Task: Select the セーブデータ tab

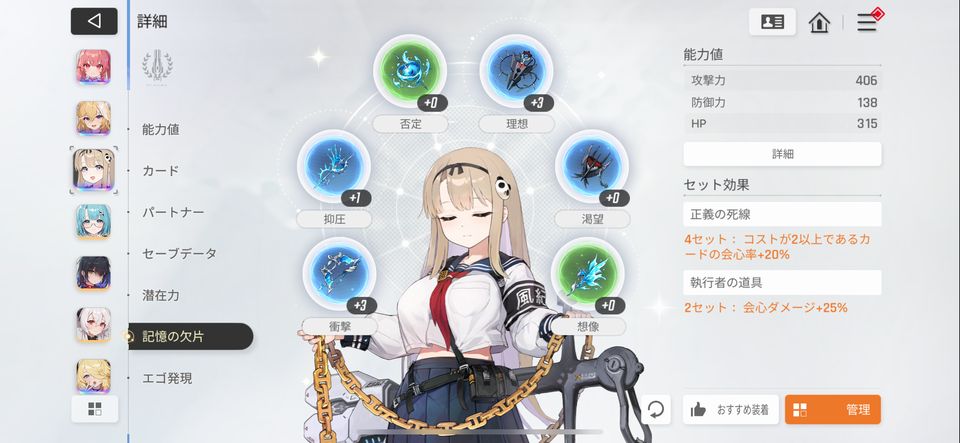Action: pyautogui.click(x=179, y=254)
